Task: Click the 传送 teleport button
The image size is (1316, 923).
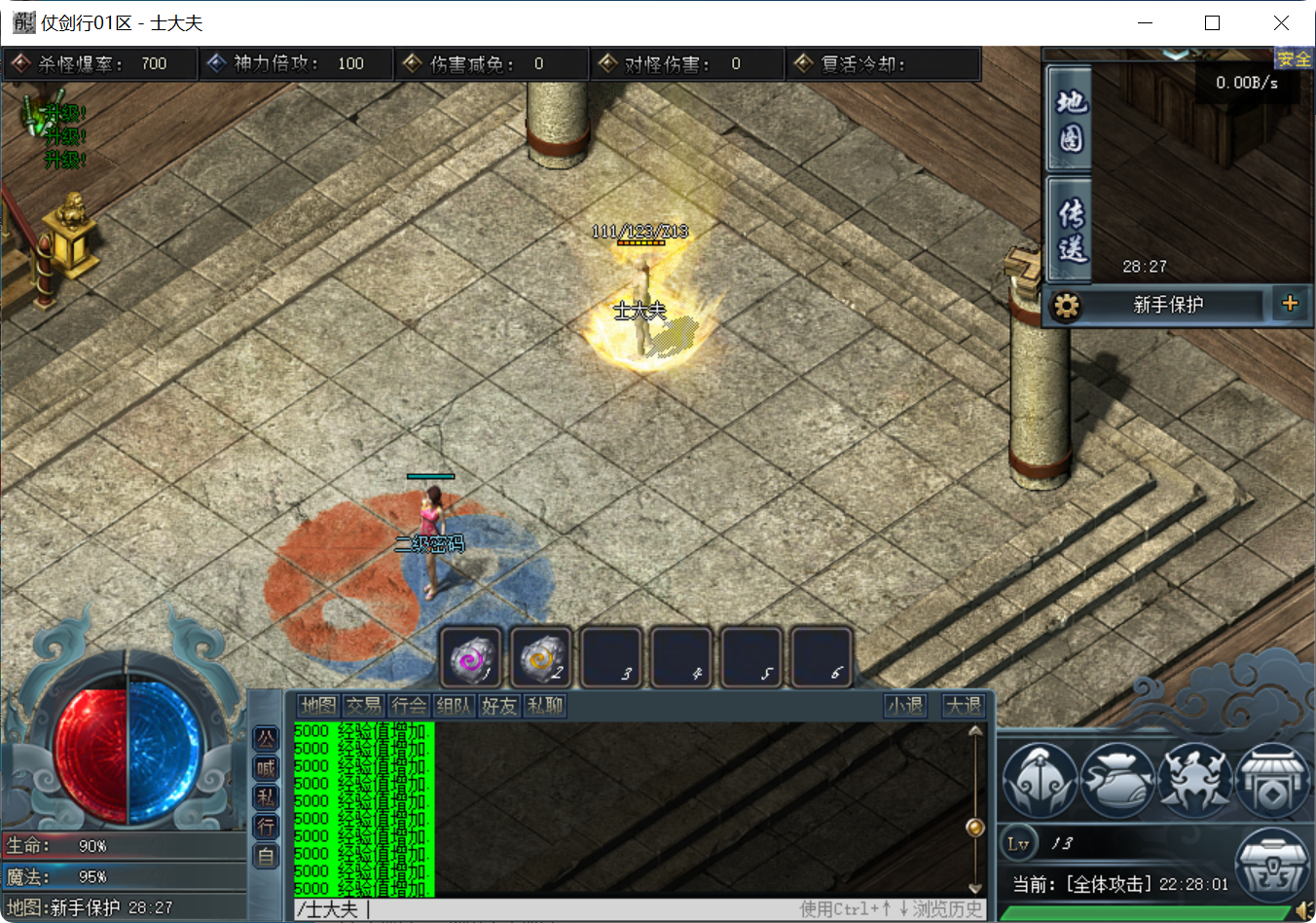Action: [1071, 230]
